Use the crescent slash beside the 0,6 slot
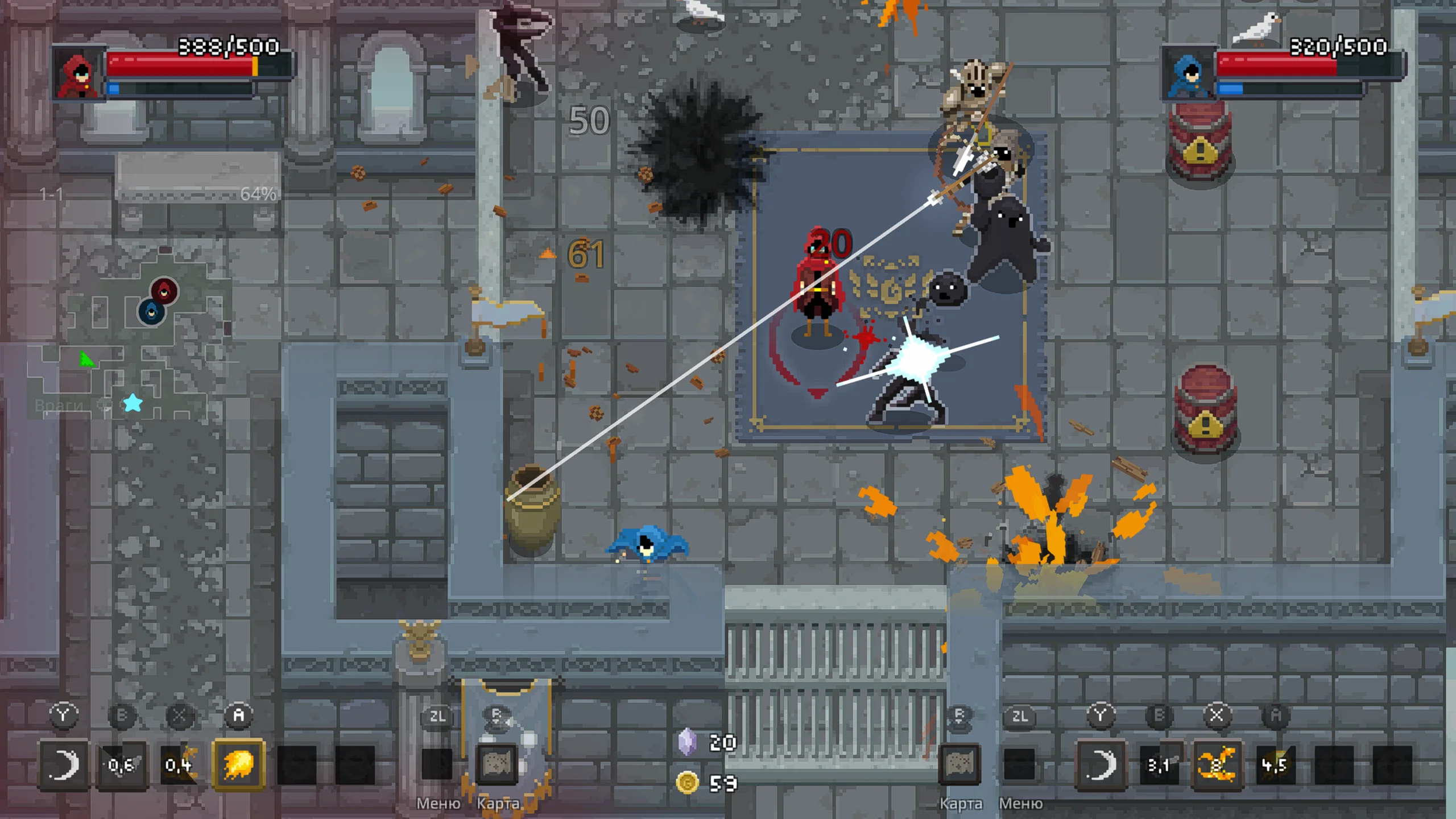 click(x=63, y=764)
